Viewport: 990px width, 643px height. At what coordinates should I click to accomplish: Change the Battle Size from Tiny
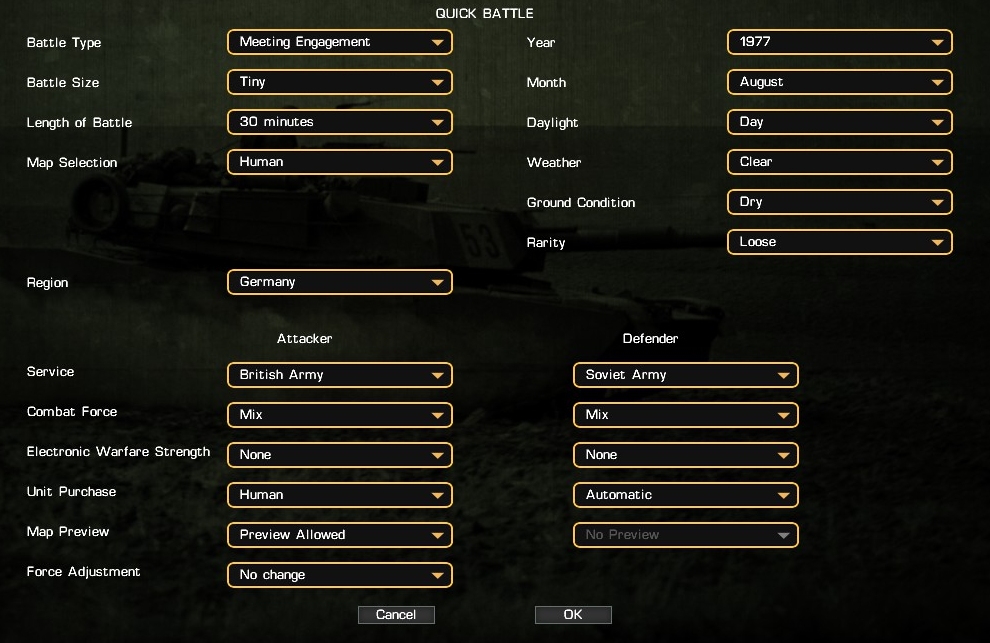pyautogui.click(x=340, y=82)
